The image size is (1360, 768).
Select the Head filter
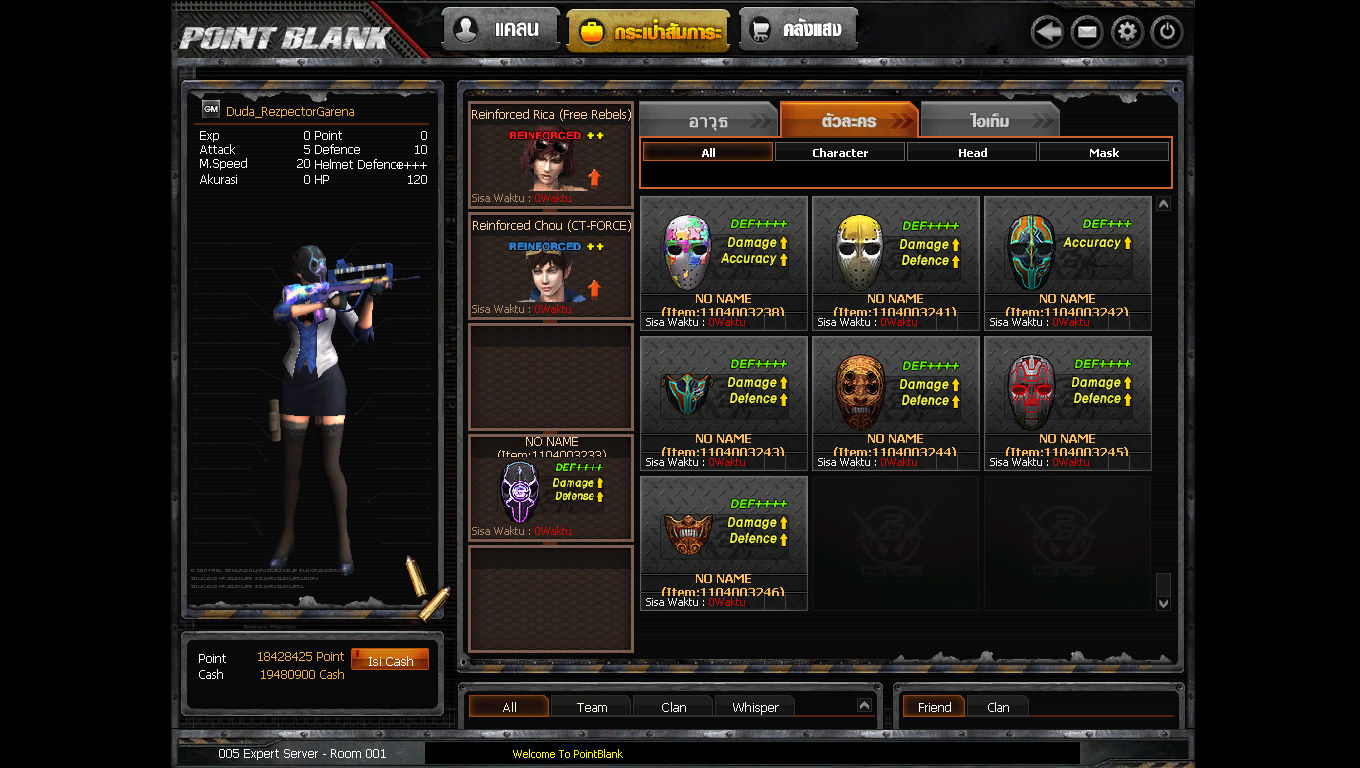[x=971, y=151]
